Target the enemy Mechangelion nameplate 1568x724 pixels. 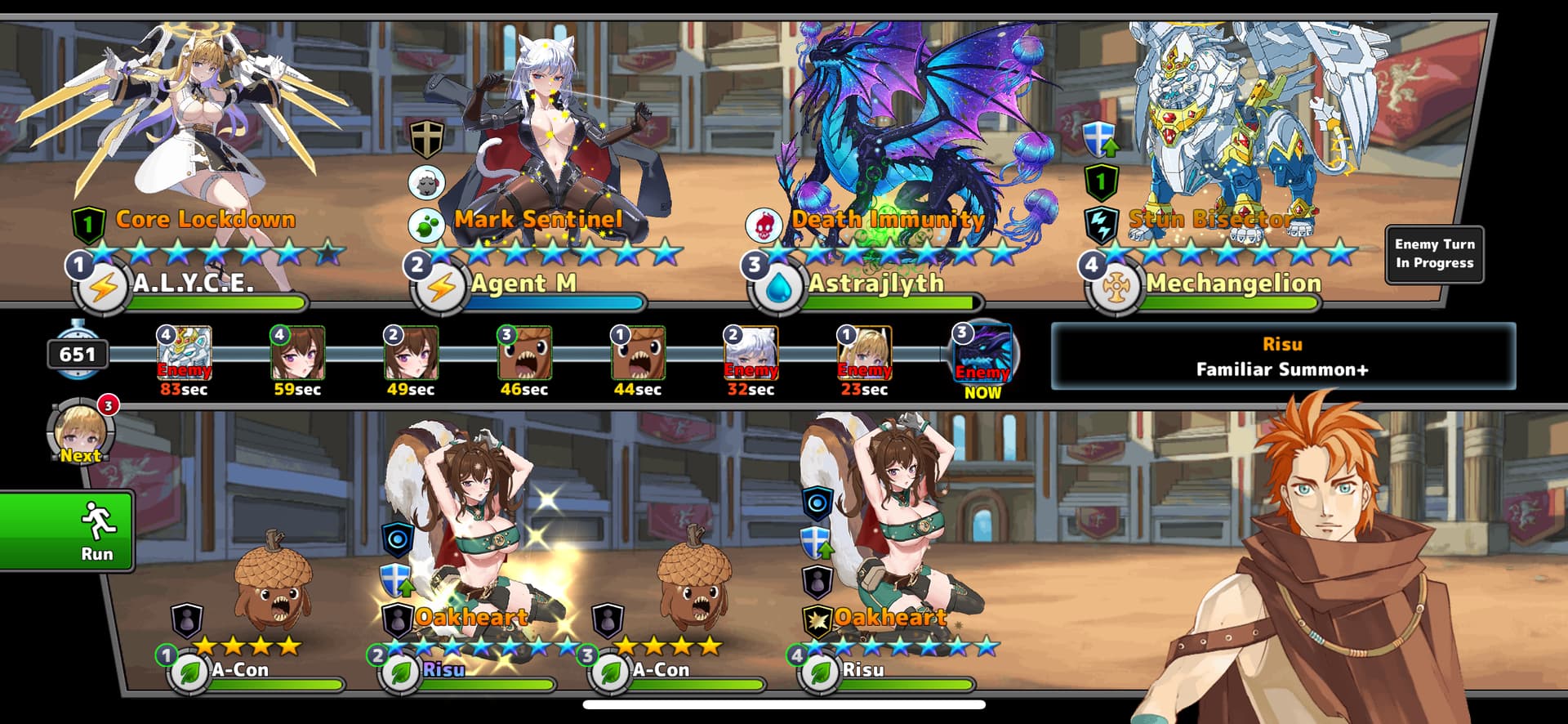click(1233, 284)
